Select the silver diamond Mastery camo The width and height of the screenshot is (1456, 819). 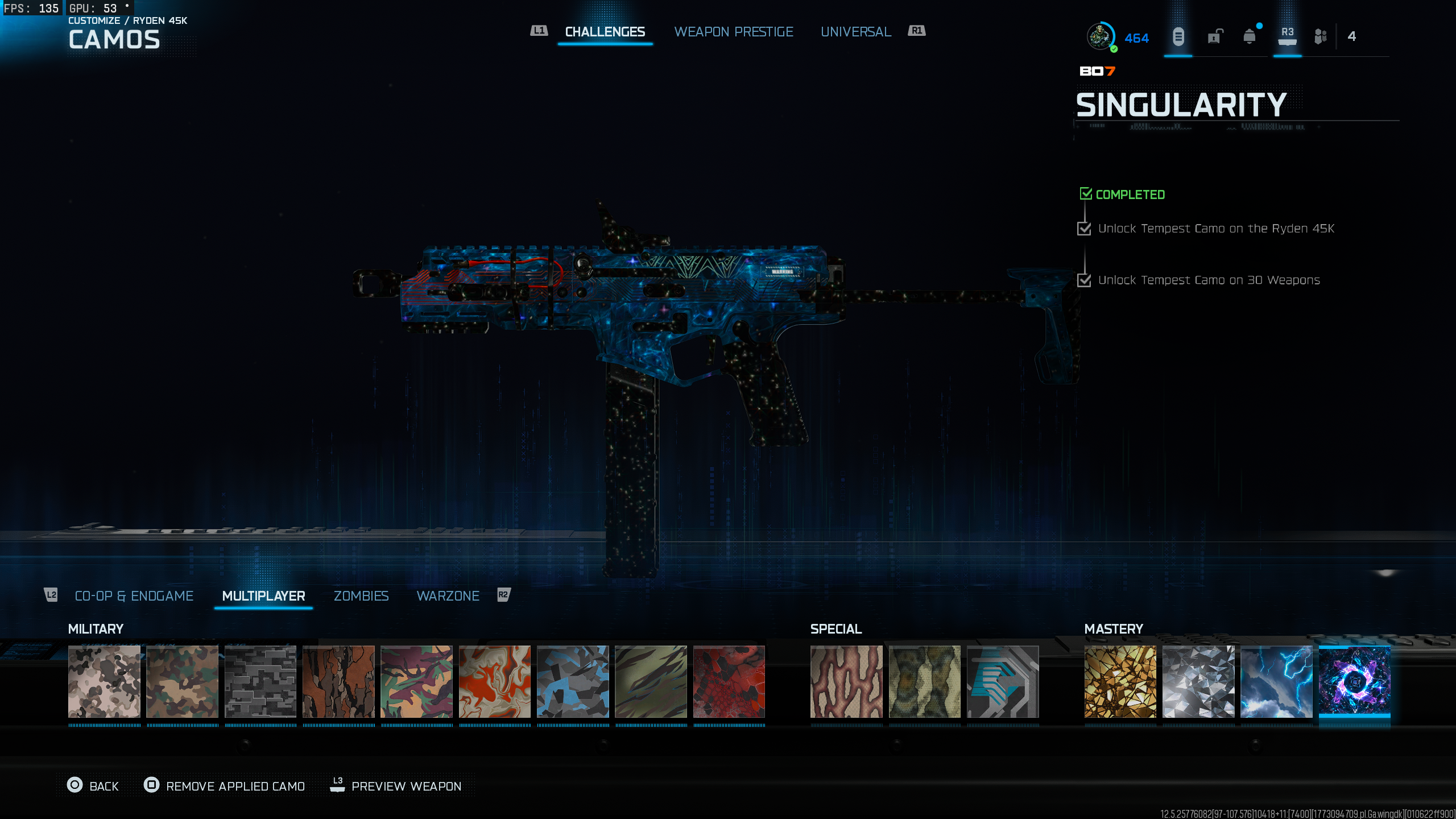(x=1198, y=681)
